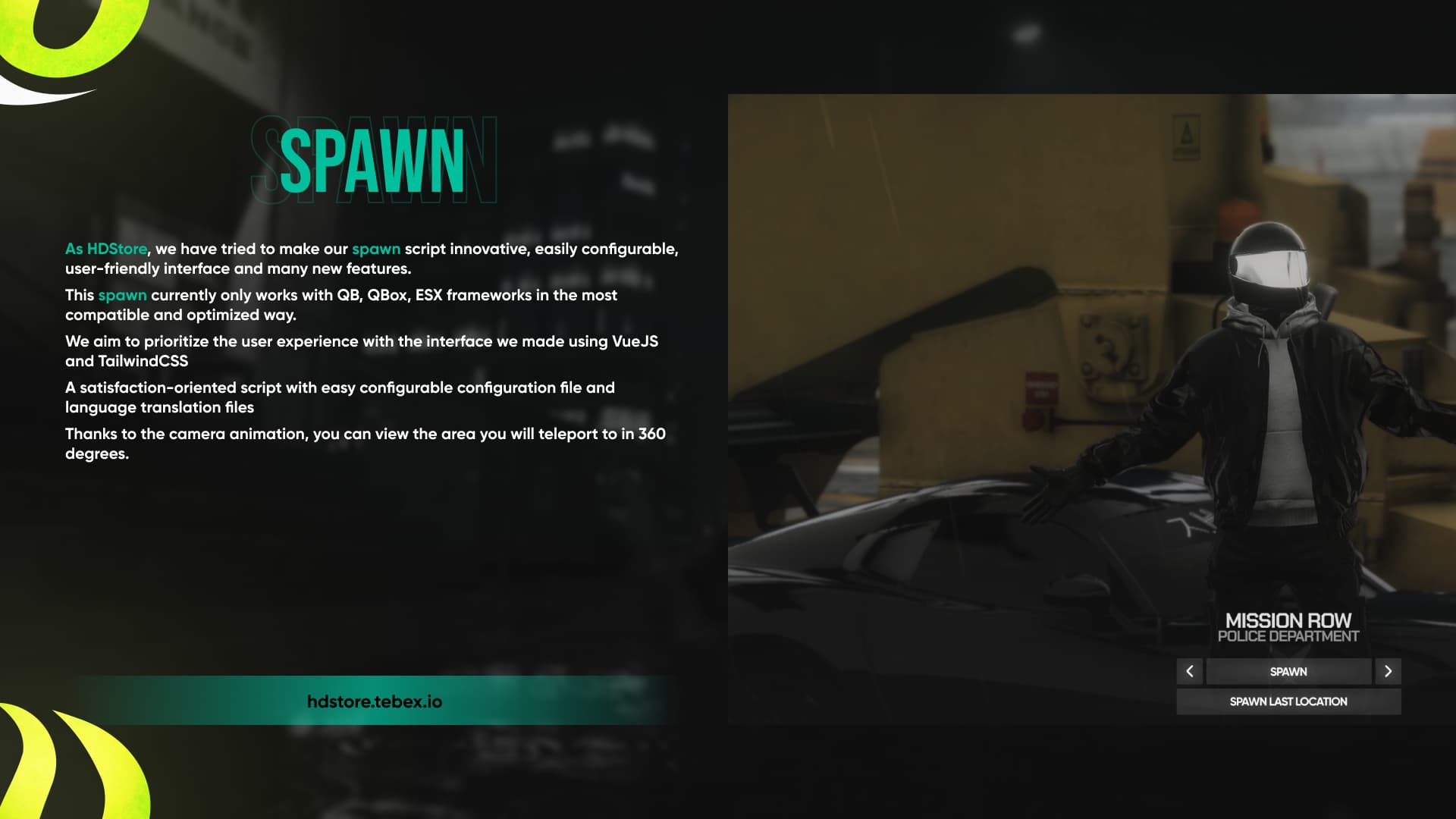Select the right chevron arrow beside SPAWN
1456x819 pixels.
pos(1389,671)
